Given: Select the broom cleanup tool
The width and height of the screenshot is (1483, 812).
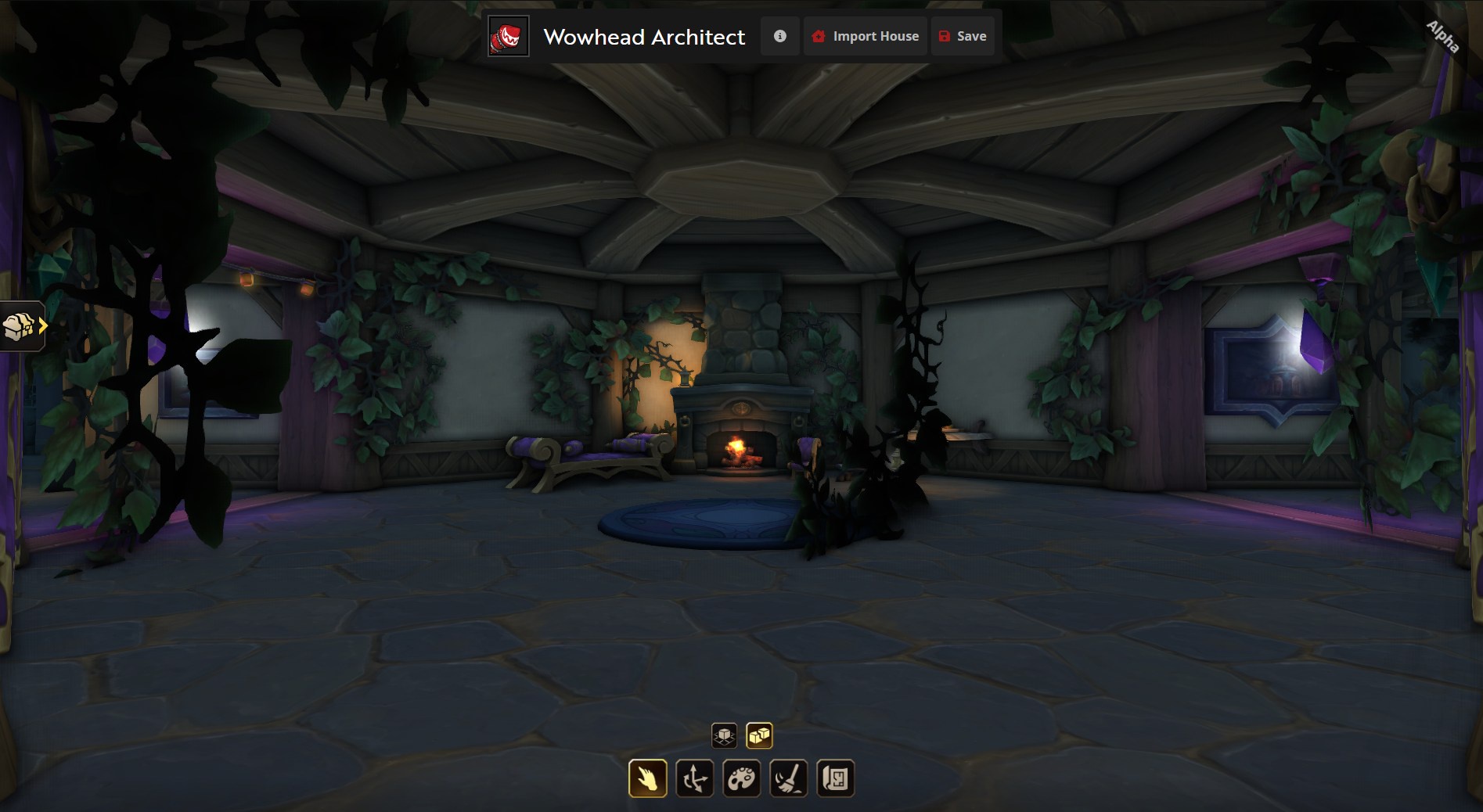Looking at the screenshot, I should pos(789,778).
